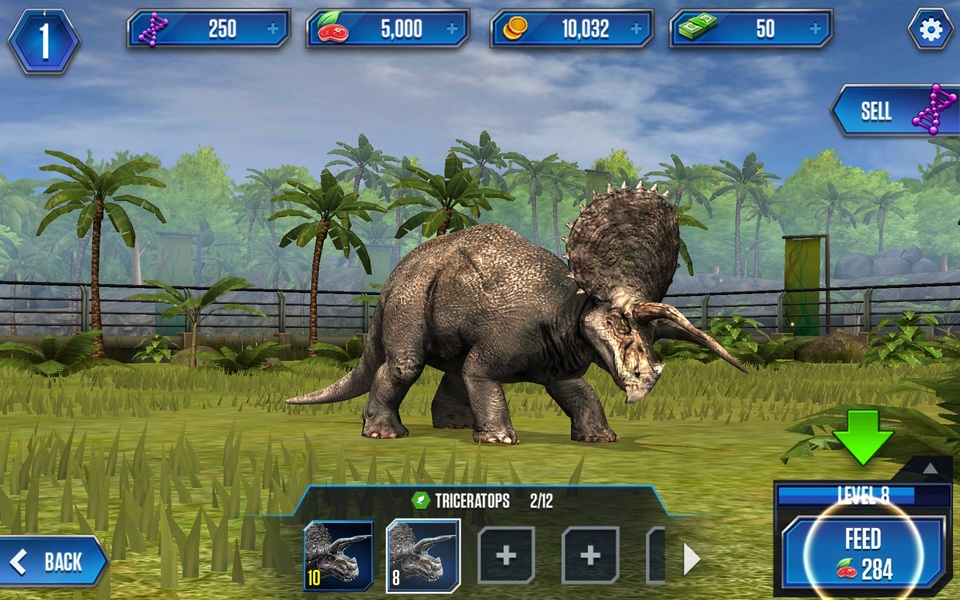Image resolution: width=960 pixels, height=600 pixels.
Task: Open the player level 1 badge
Action: pos(43,41)
